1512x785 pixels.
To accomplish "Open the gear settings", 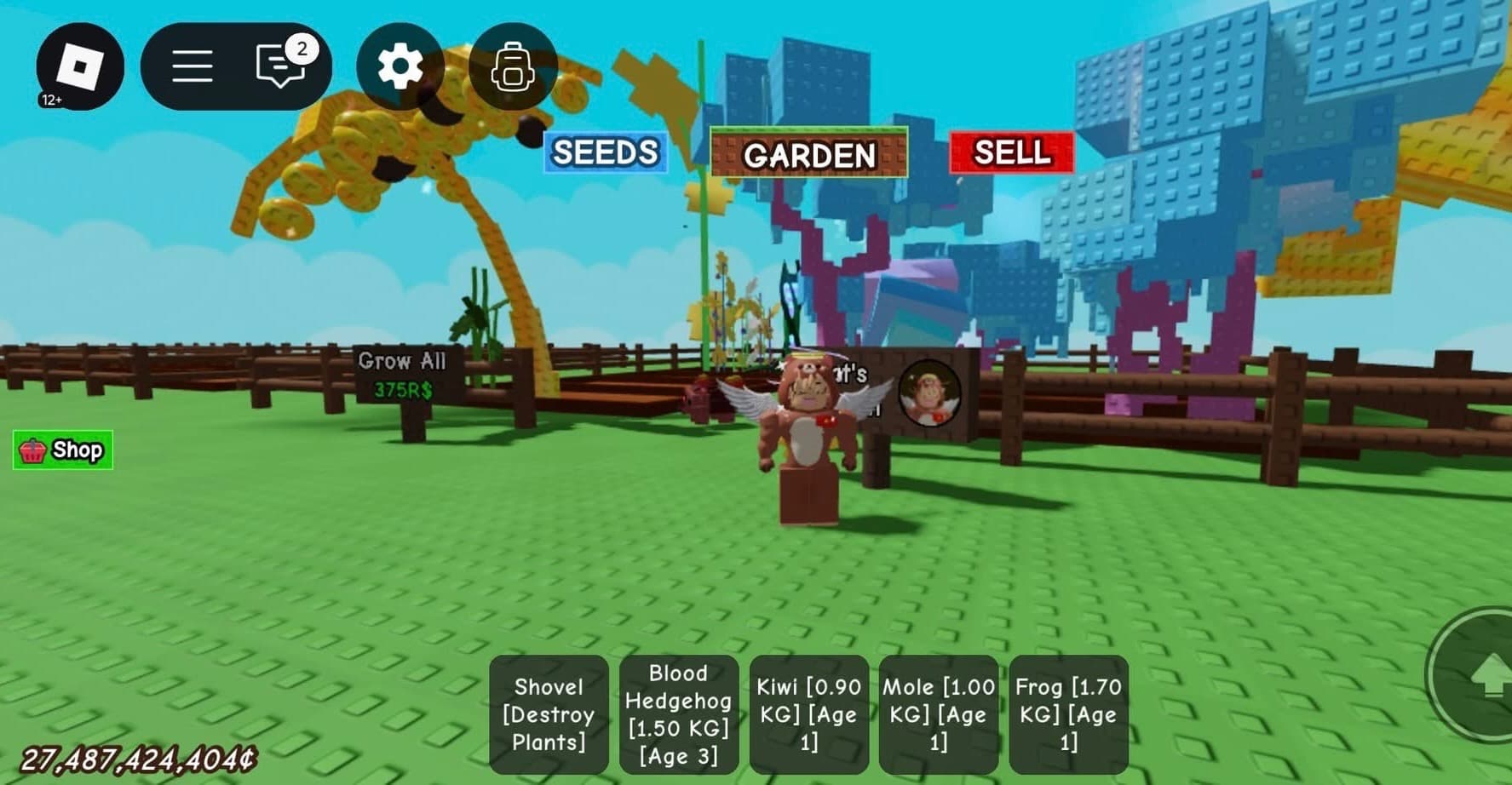I will tap(400, 66).
